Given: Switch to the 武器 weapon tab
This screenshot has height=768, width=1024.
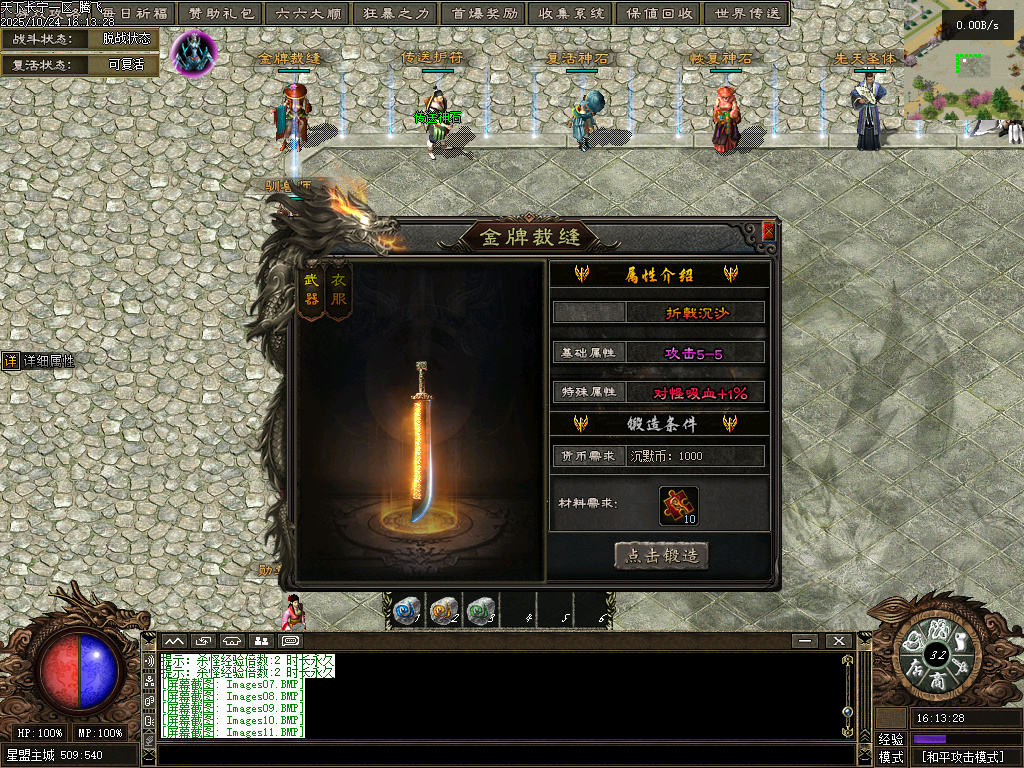Looking at the screenshot, I should tap(312, 292).
